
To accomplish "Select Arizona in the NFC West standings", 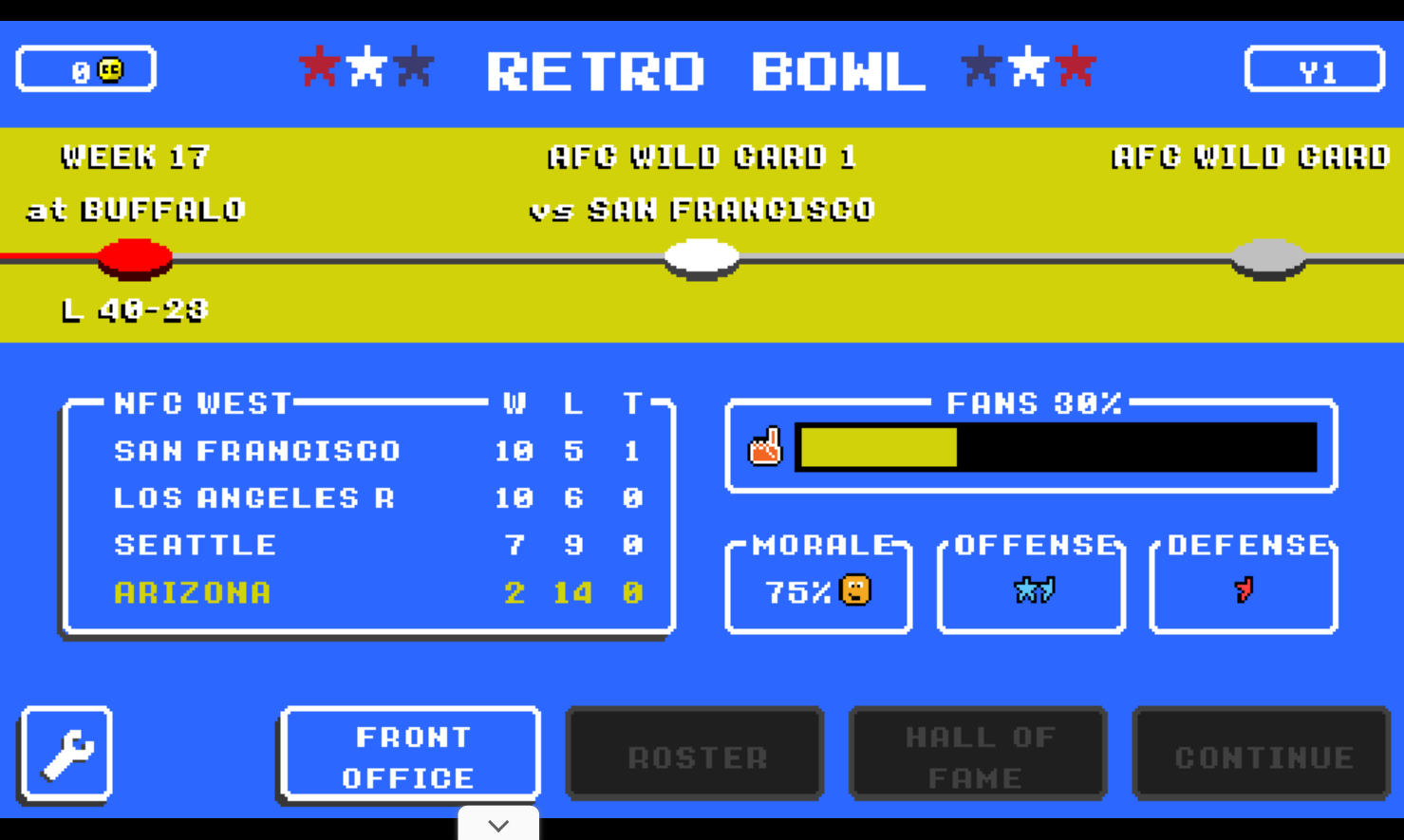I will tap(192, 591).
